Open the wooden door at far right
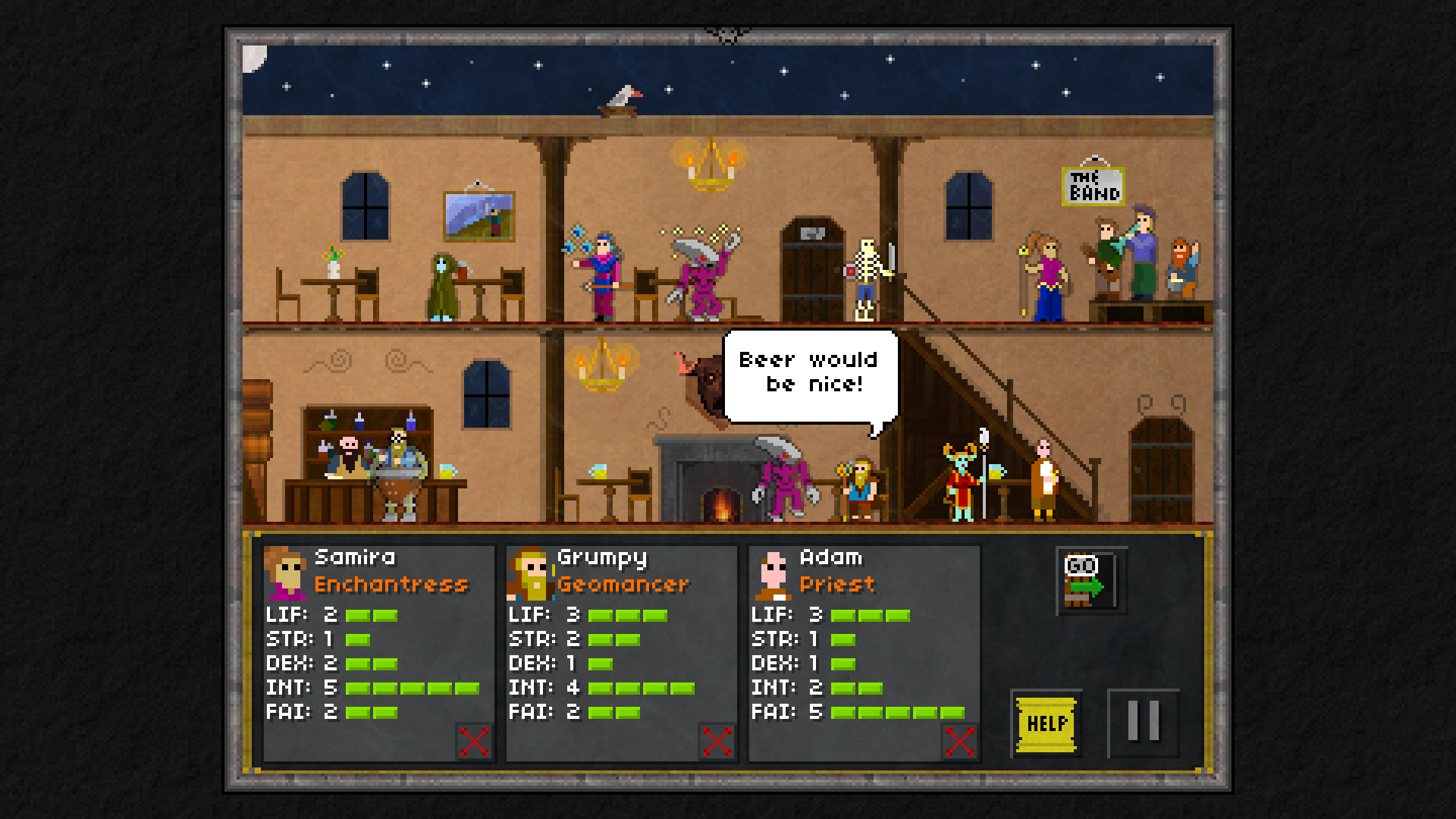Image resolution: width=1456 pixels, height=819 pixels. click(x=1161, y=470)
